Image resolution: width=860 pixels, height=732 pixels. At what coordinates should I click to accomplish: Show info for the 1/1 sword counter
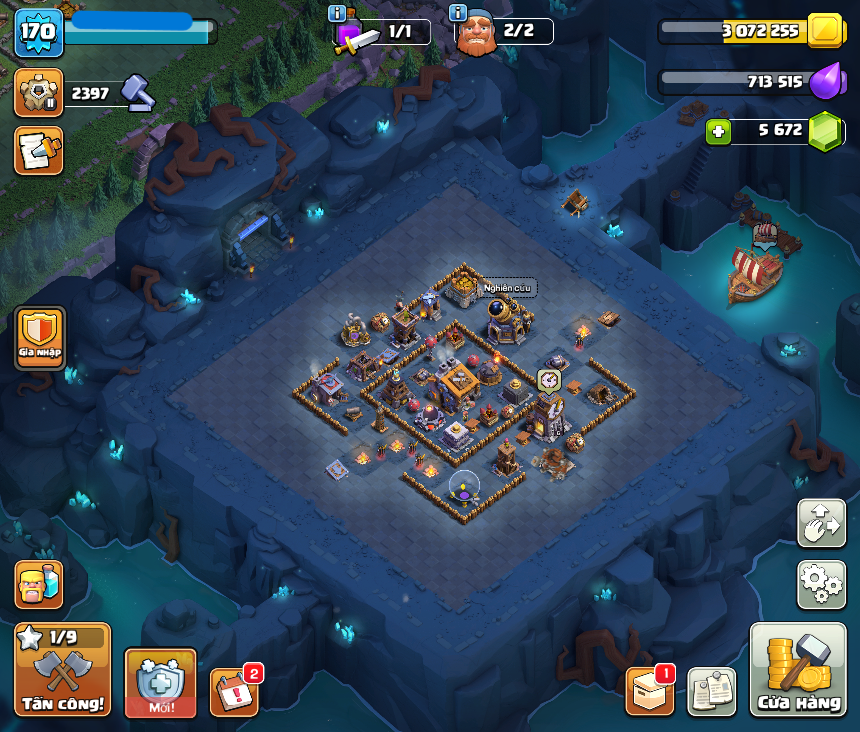point(338,13)
